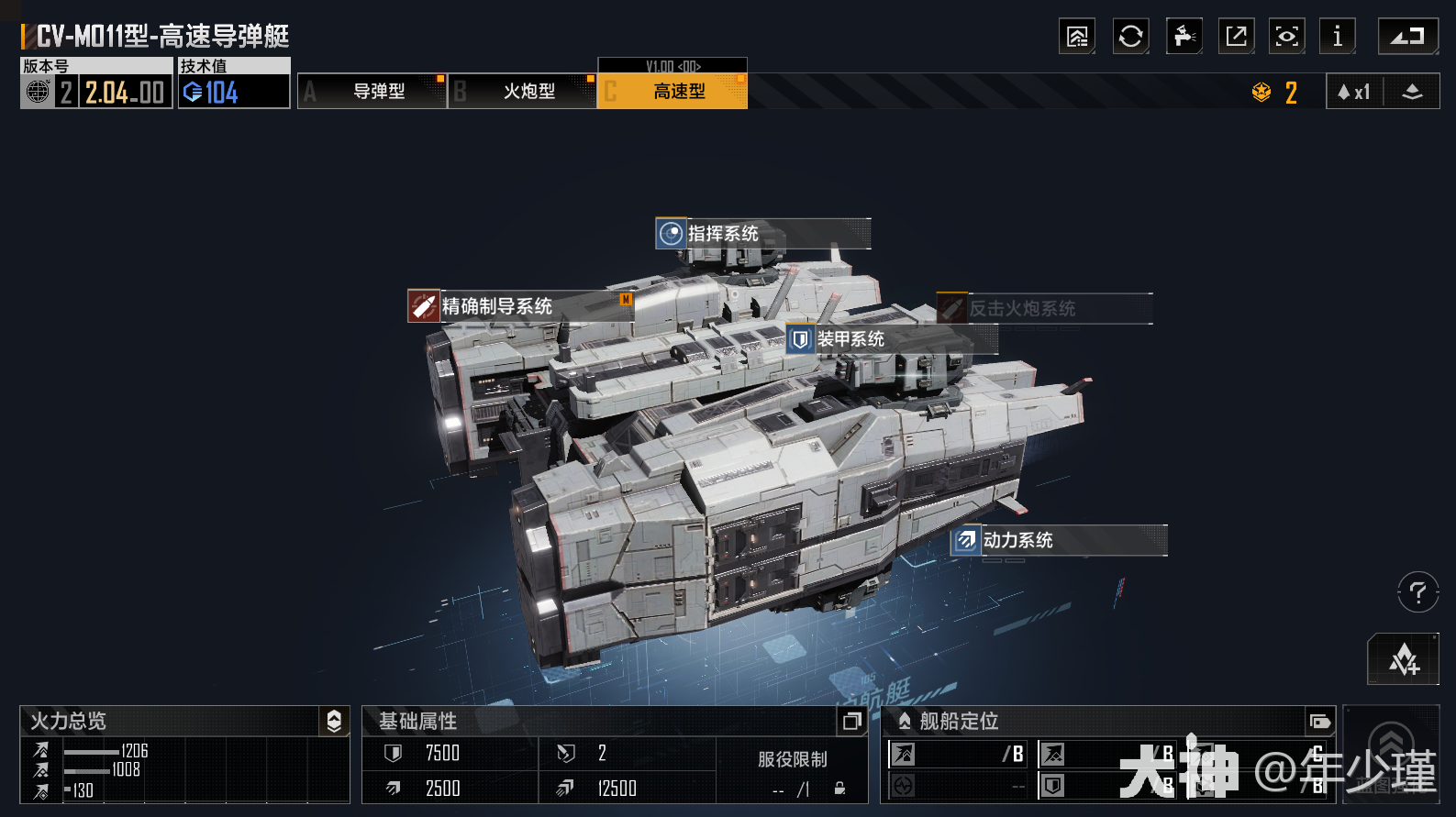Click the question mark help bubble on the right

pos(1417,592)
